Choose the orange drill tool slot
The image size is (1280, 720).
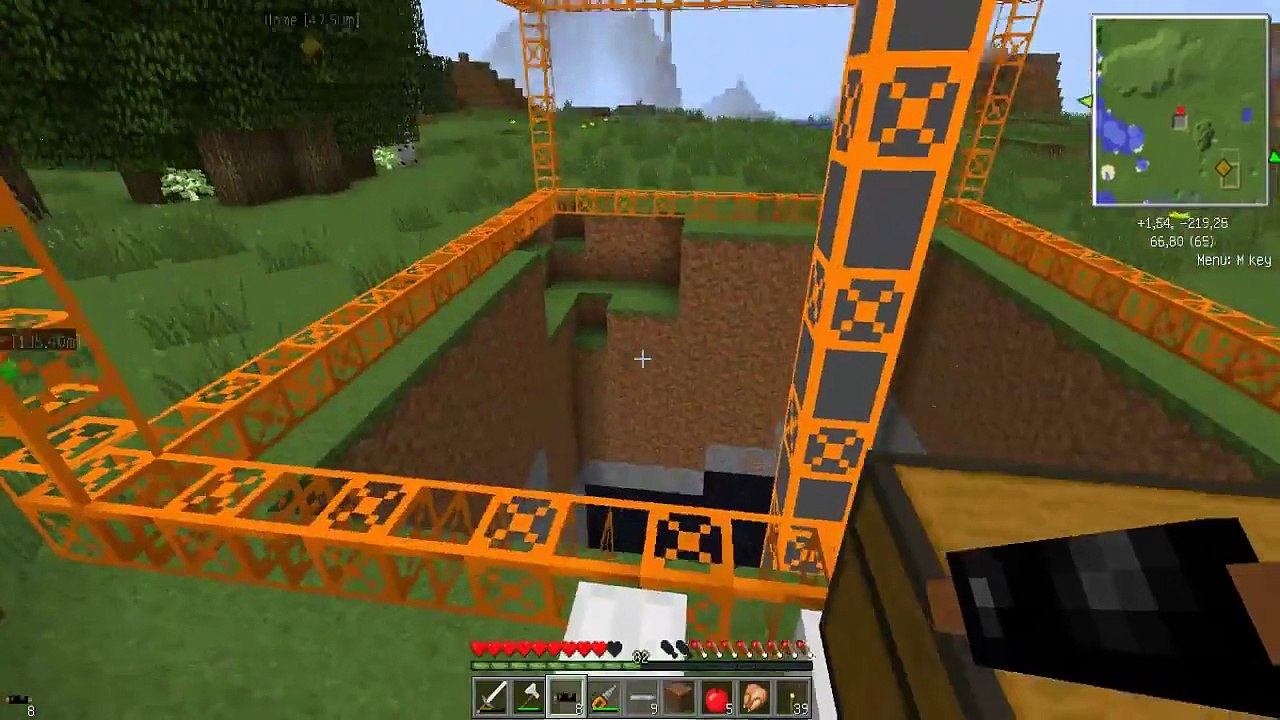(x=604, y=697)
